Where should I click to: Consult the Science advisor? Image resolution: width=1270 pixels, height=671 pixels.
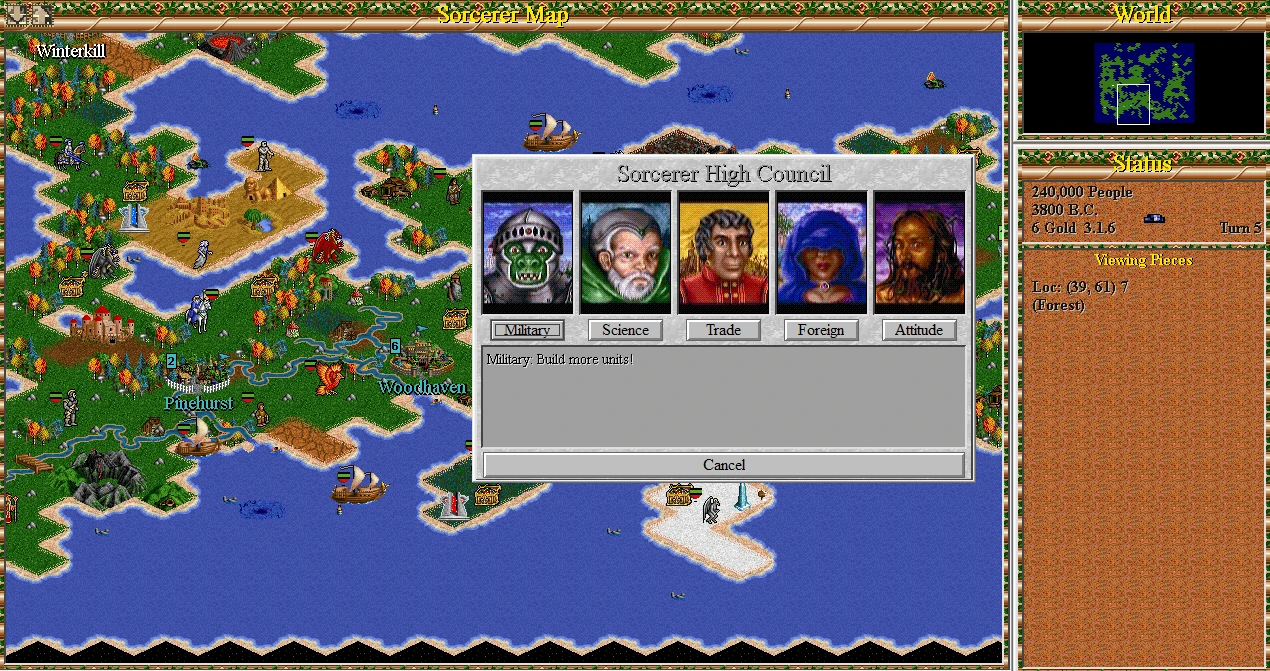pos(625,330)
